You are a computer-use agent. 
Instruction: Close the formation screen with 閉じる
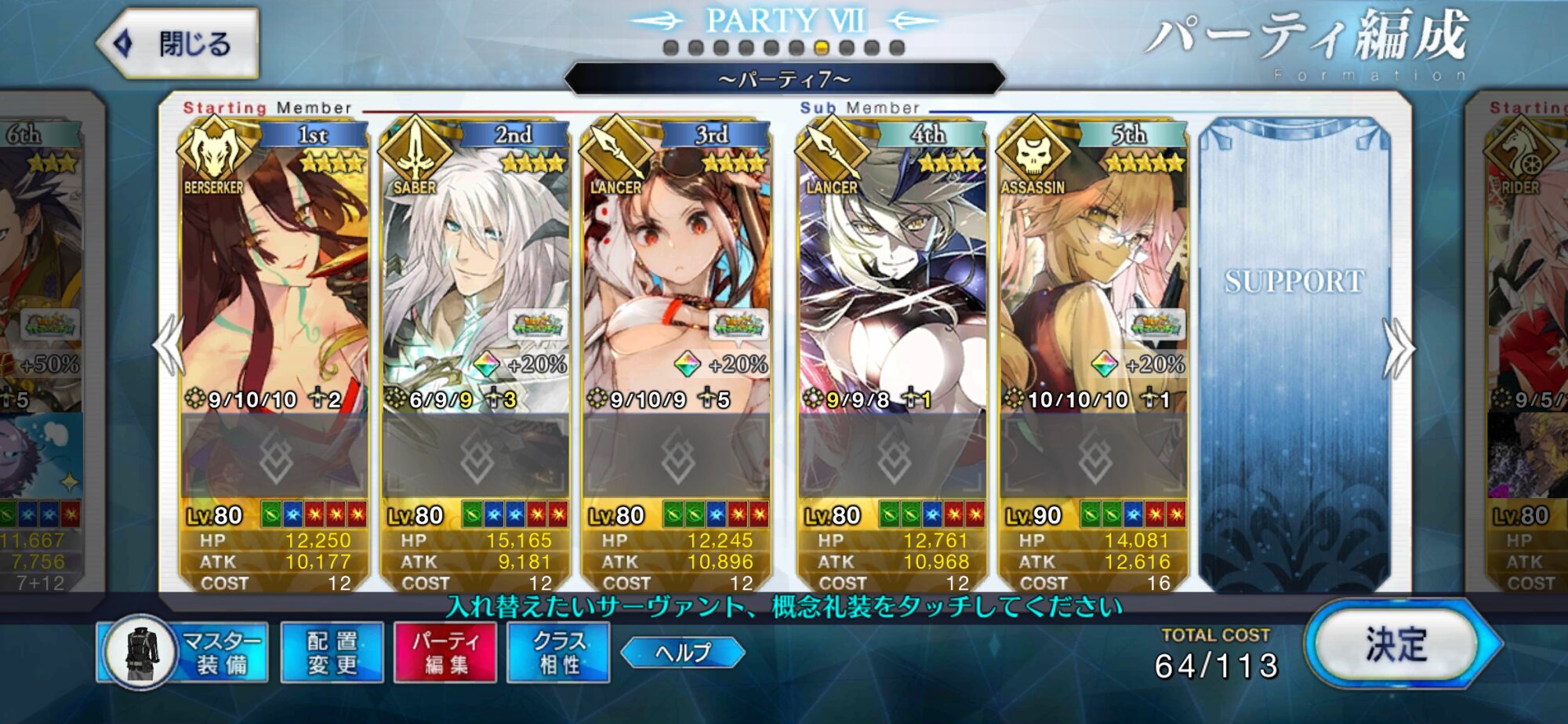(180, 44)
